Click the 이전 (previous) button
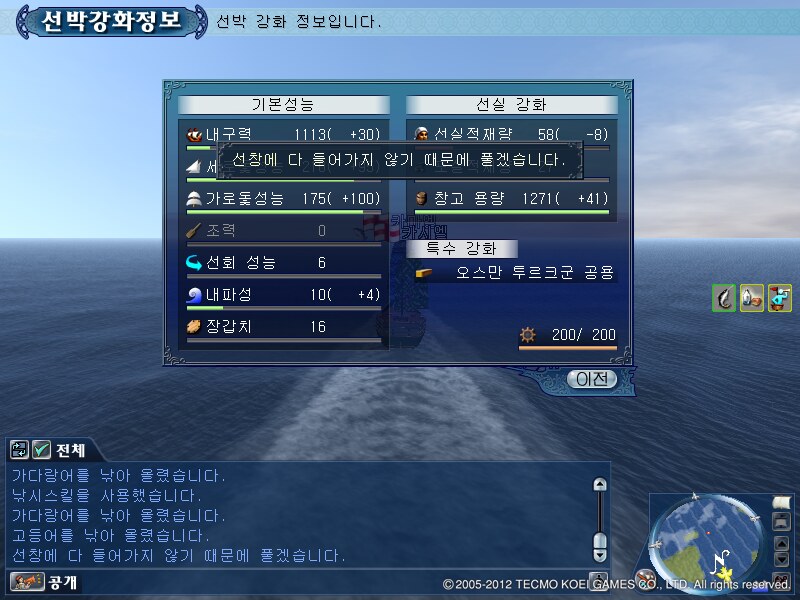Viewport: 800px width, 600px height. 591,379
